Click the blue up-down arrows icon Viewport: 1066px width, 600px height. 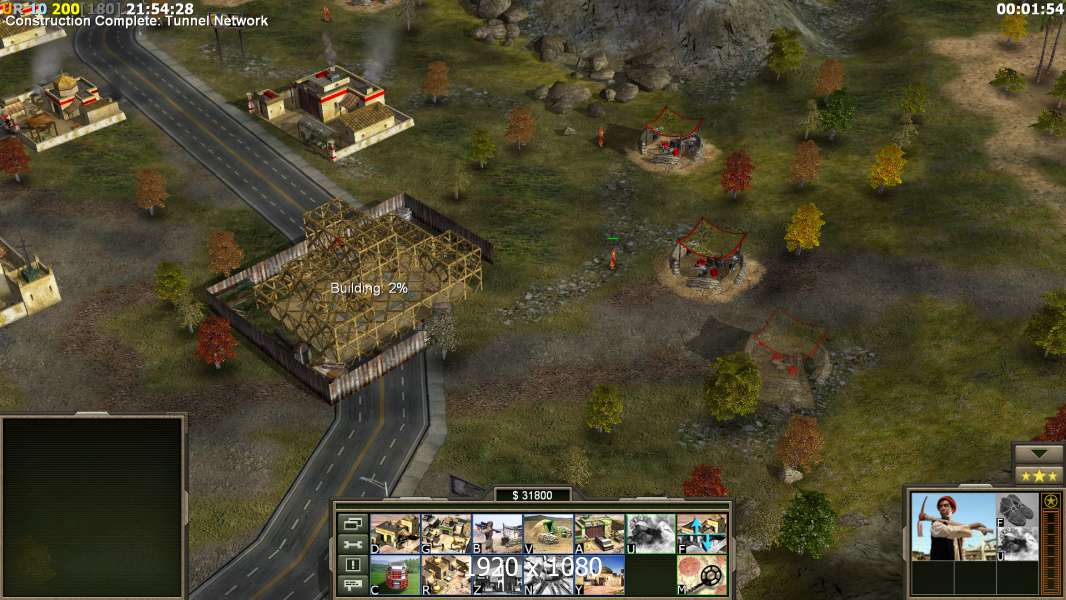point(701,534)
